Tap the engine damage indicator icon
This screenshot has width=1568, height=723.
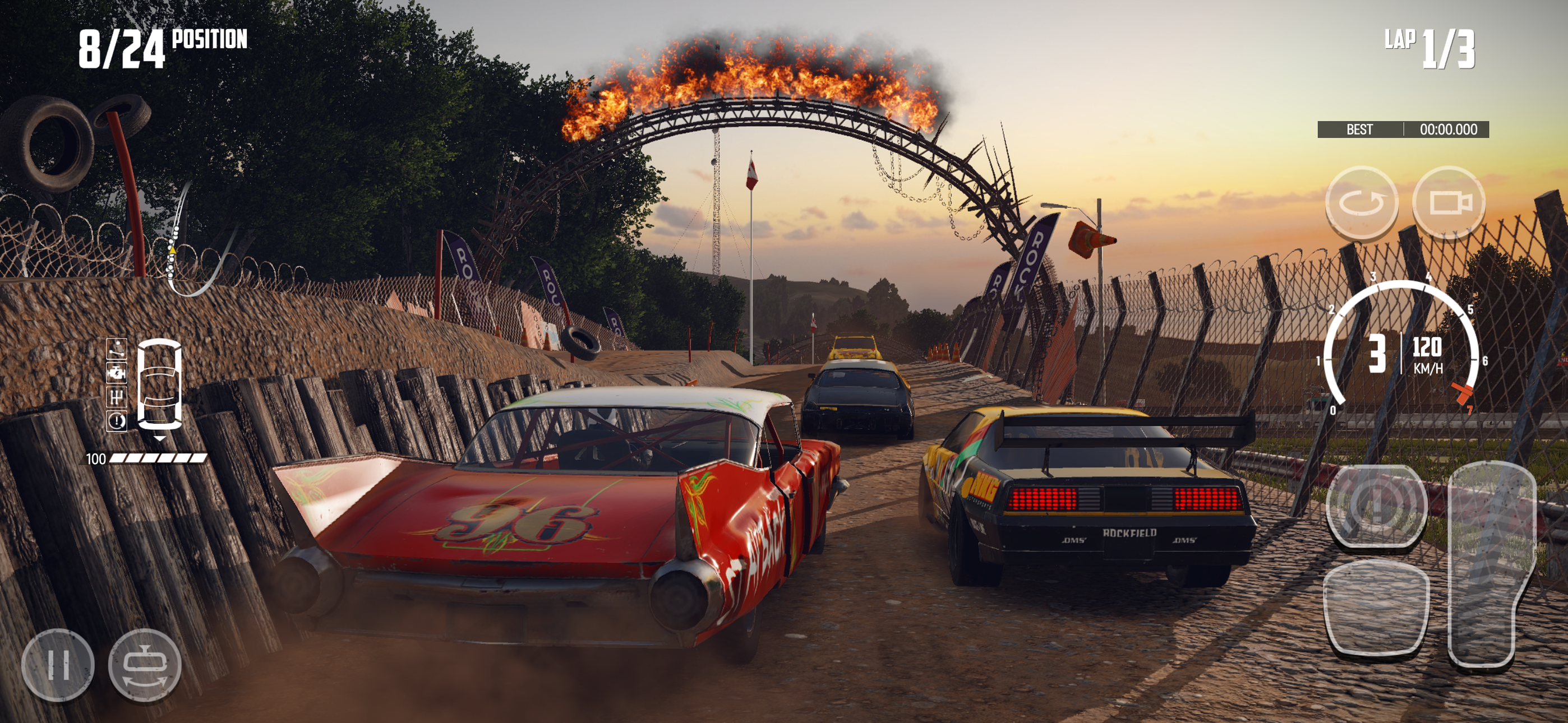tap(117, 373)
